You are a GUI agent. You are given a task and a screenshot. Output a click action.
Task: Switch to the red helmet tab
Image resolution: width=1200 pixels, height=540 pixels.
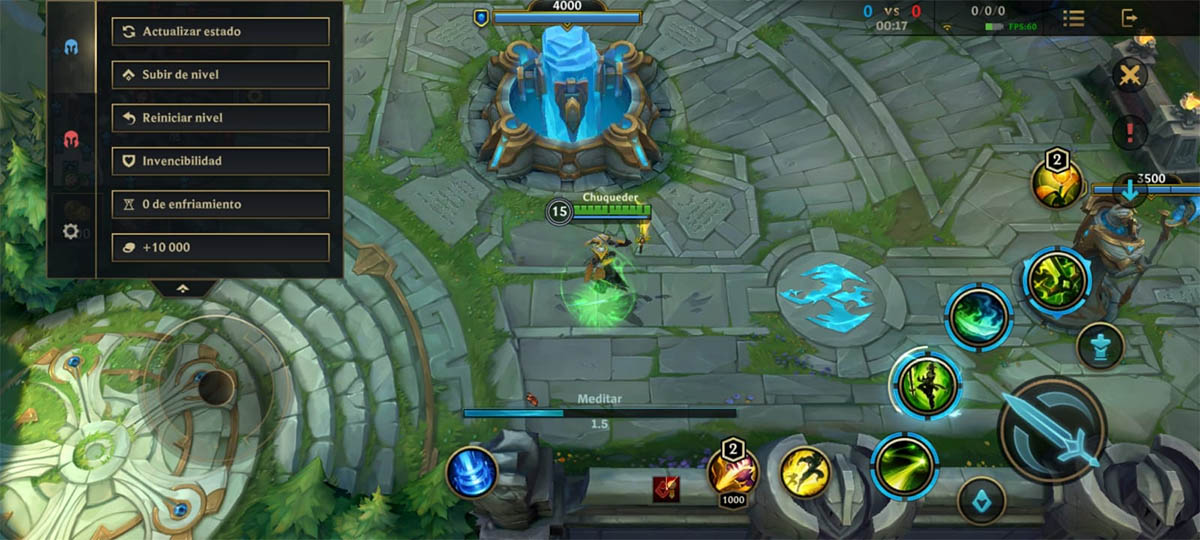(x=71, y=139)
